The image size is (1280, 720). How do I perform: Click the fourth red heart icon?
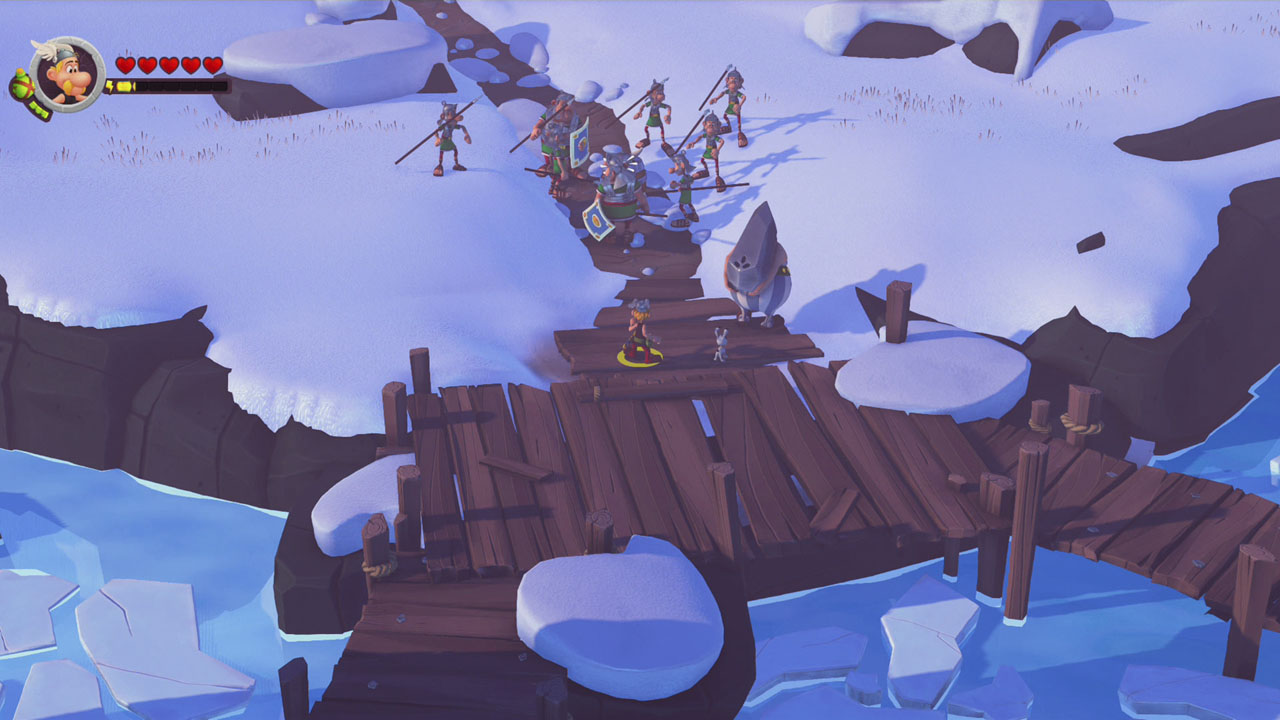[190, 63]
